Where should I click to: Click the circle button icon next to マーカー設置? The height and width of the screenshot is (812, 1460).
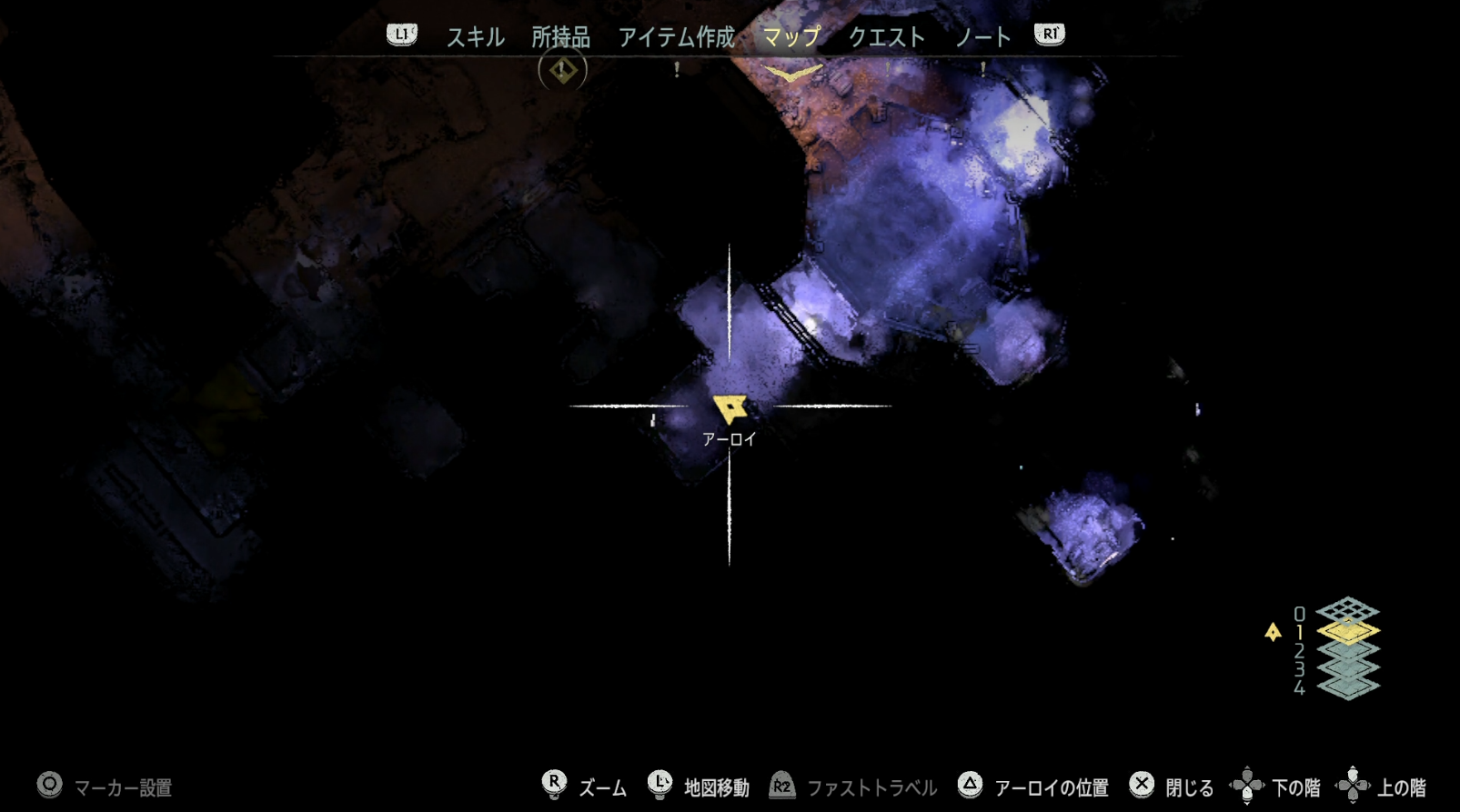coord(47,784)
